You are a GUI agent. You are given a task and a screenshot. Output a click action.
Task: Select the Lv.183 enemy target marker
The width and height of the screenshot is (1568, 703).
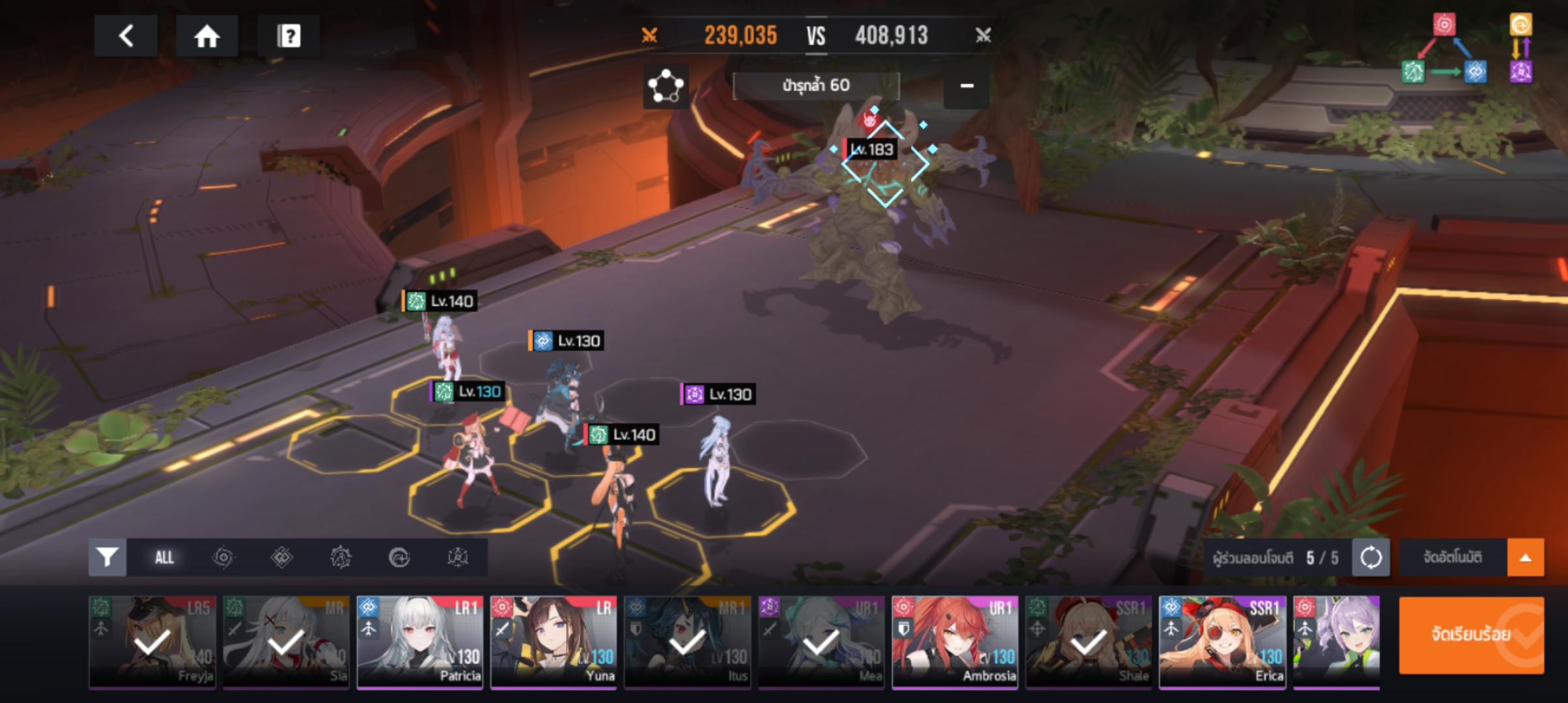tap(884, 163)
